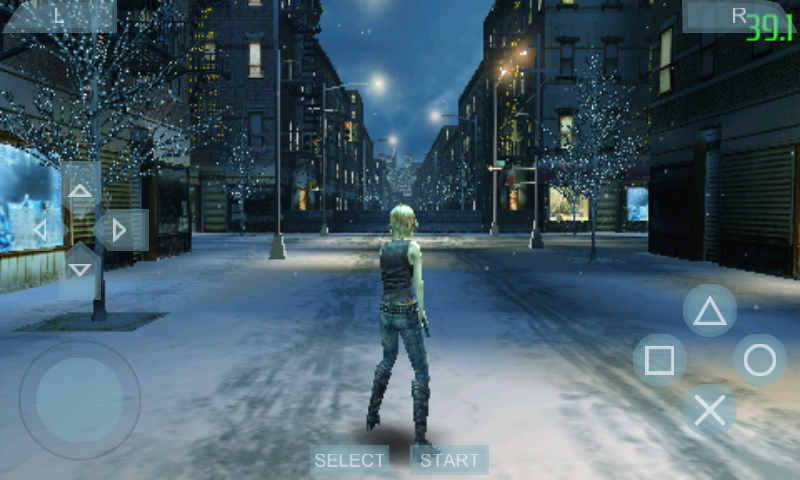The width and height of the screenshot is (800, 480).
Task: Tap the square action button
Action: [x=660, y=360]
